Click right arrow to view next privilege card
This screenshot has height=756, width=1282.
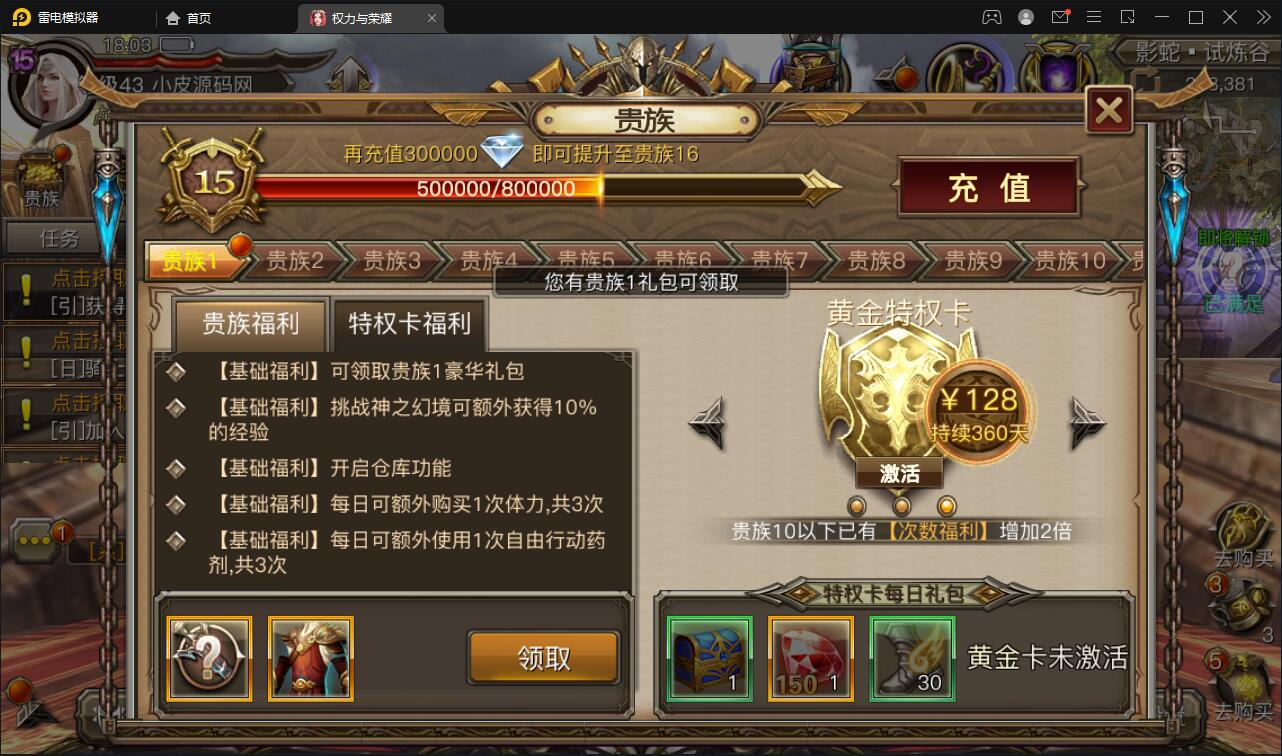pyautogui.click(x=1086, y=424)
